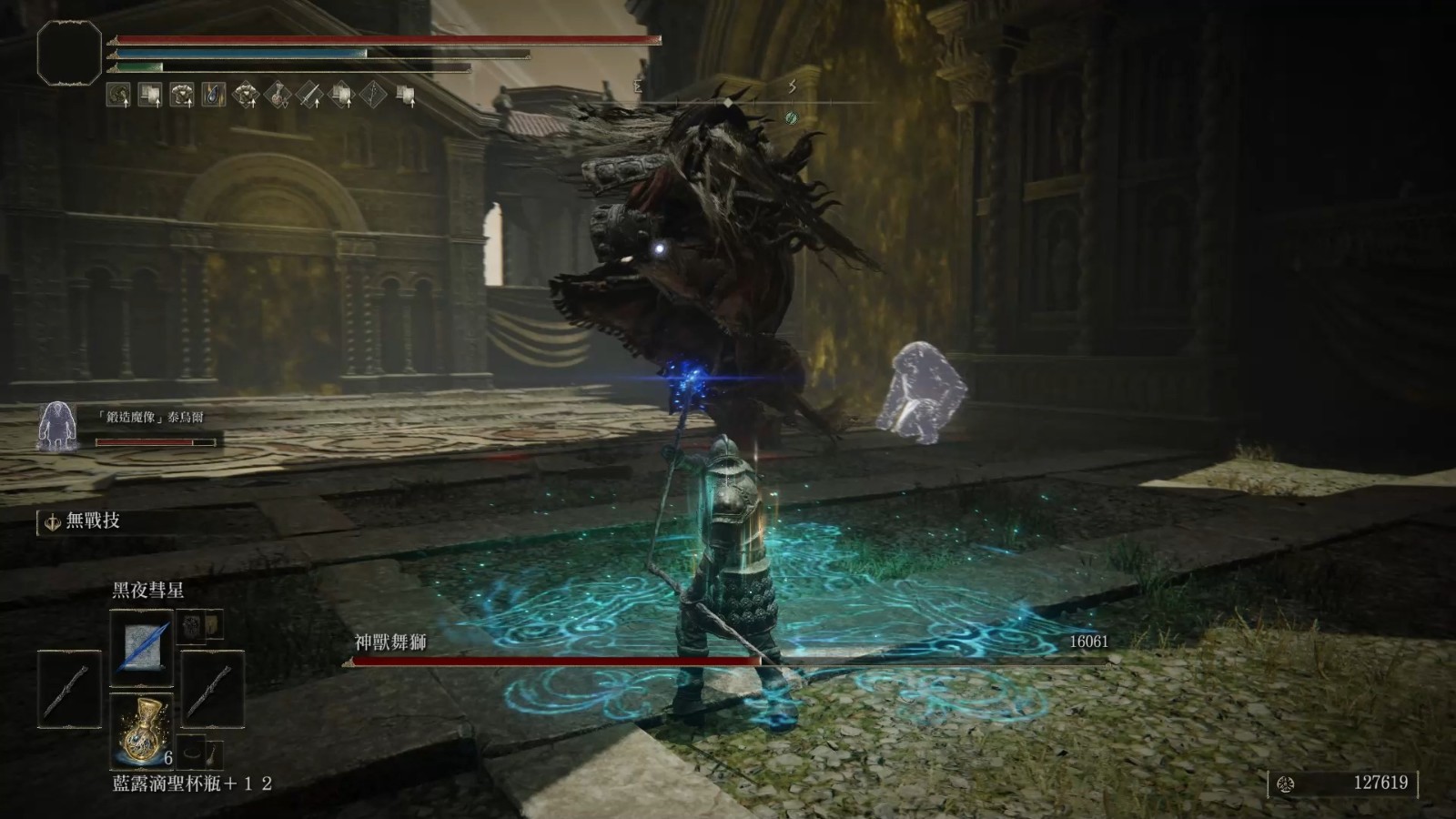This screenshot has height=819, width=1456.
Task: Select the Night Comet (黑夜彗星) spell slot
Action: pyautogui.click(x=141, y=647)
